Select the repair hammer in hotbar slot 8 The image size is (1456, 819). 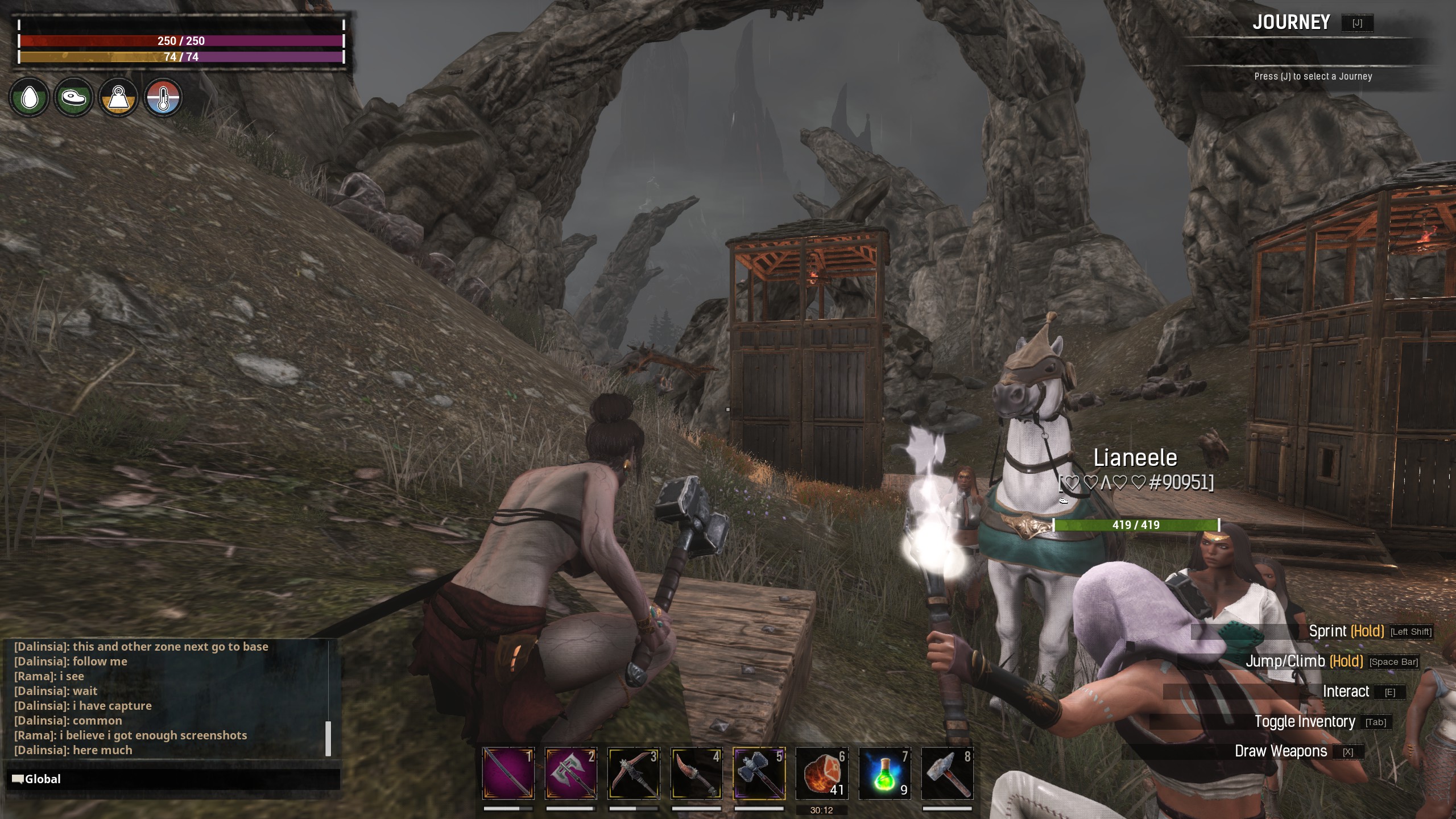(x=947, y=773)
